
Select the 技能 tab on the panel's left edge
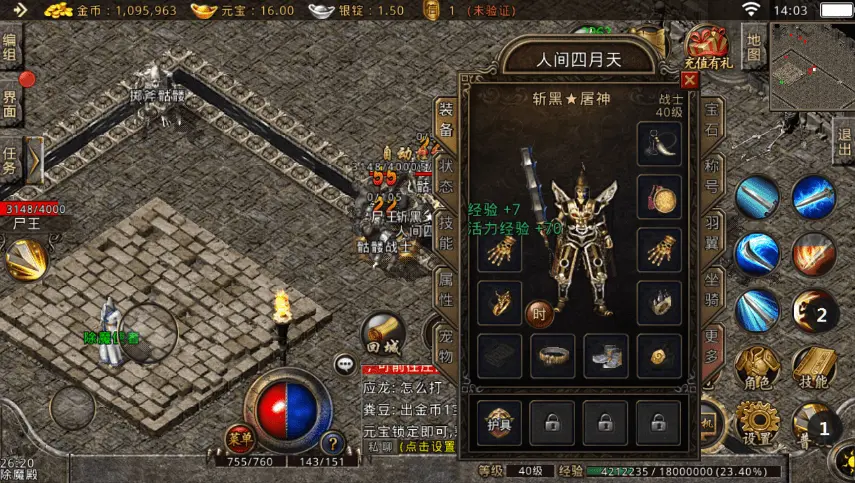click(x=446, y=231)
